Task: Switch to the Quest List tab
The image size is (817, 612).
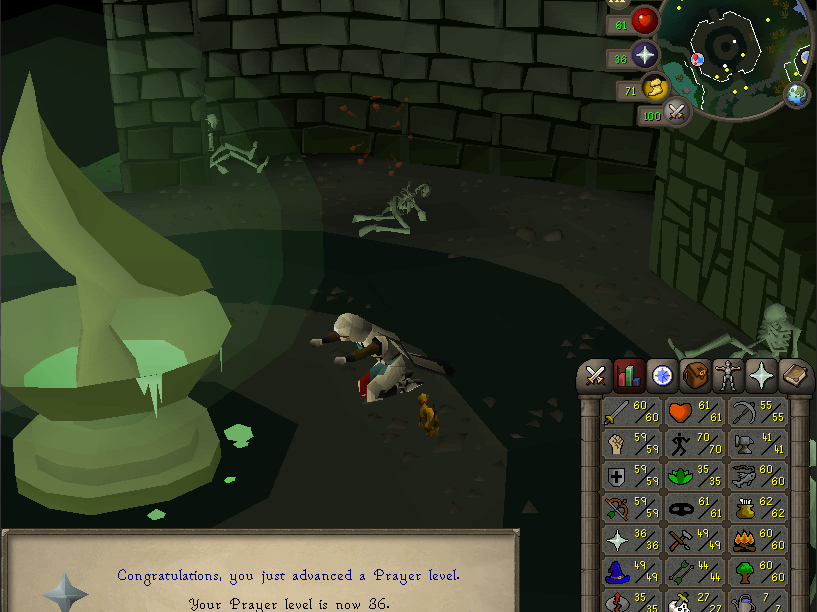Action: tap(662, 376)
